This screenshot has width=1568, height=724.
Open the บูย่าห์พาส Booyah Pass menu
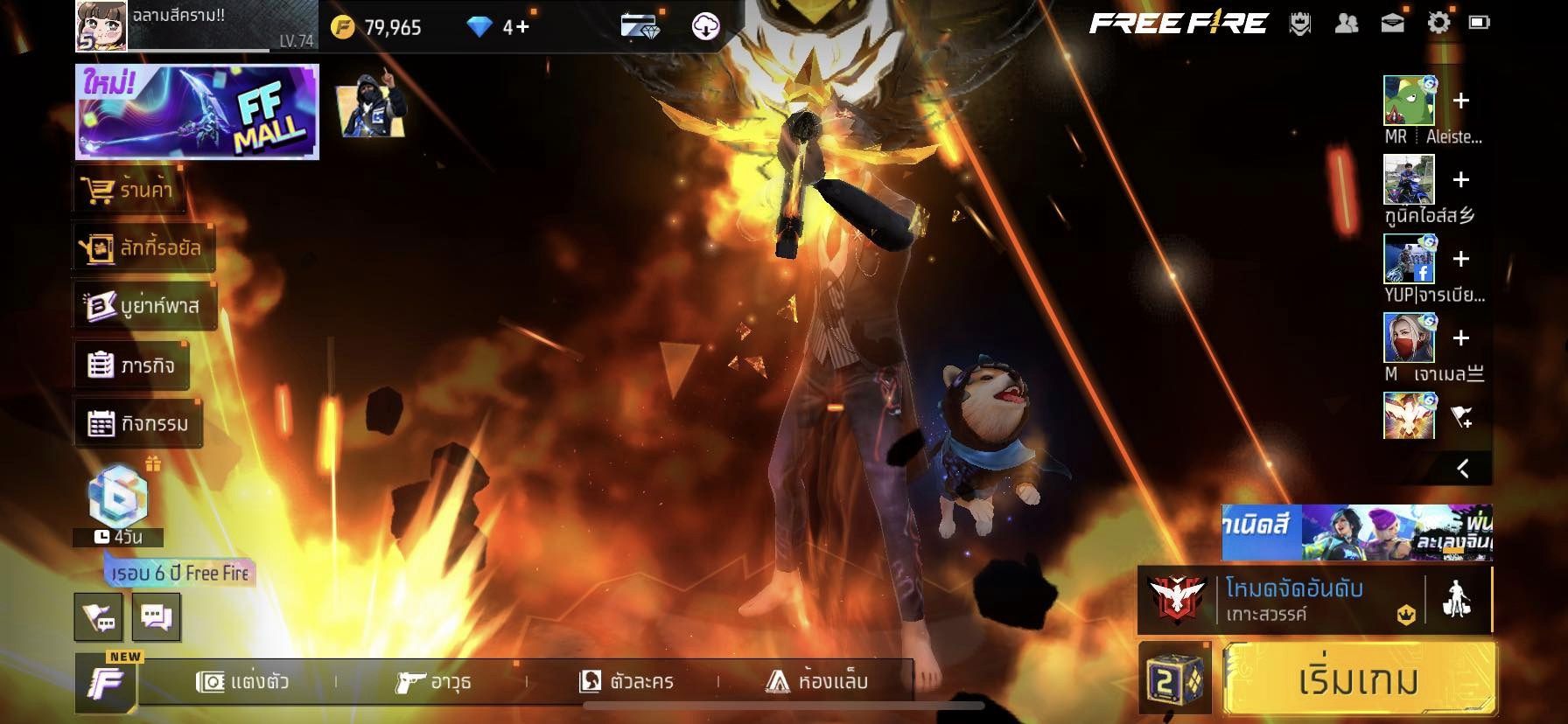coord(143,307)
